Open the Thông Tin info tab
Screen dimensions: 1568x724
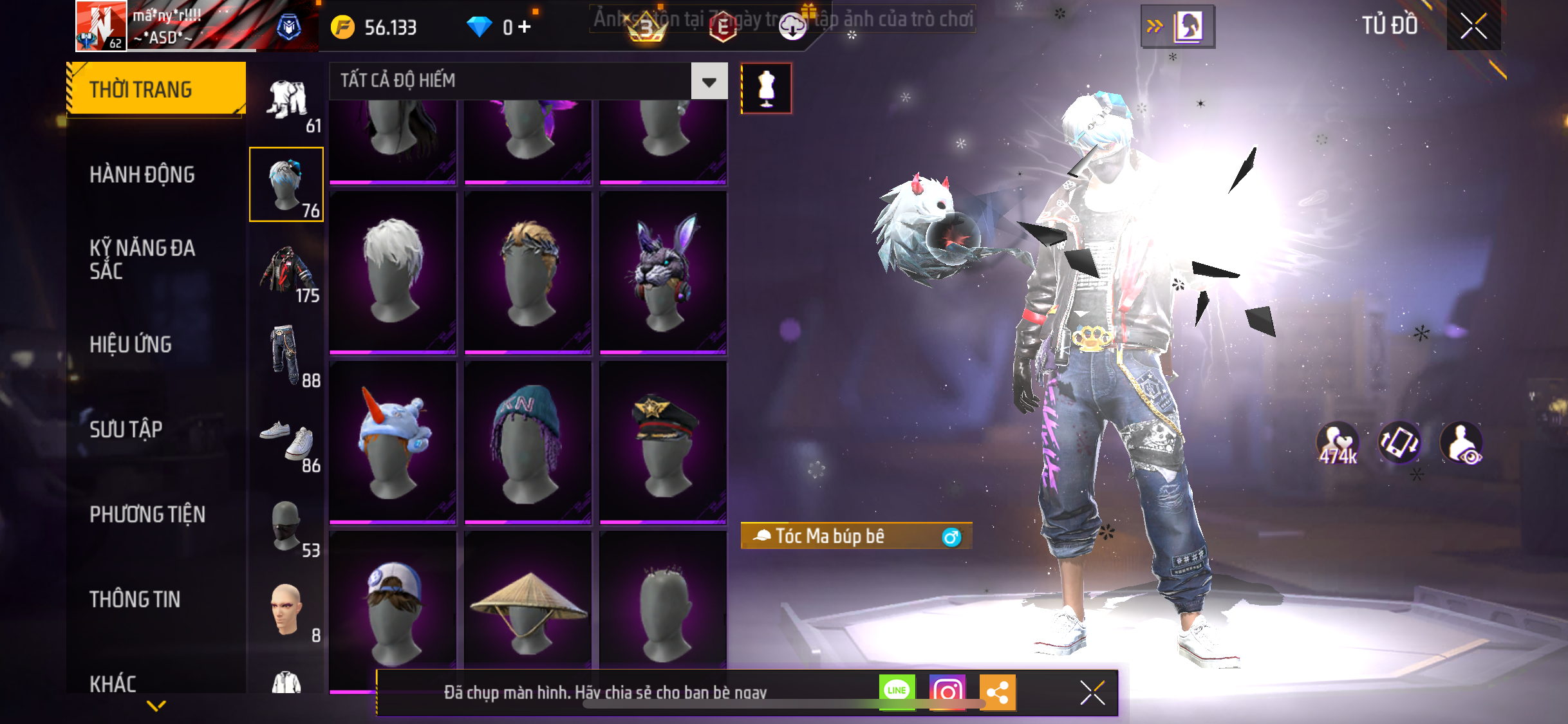135,599
